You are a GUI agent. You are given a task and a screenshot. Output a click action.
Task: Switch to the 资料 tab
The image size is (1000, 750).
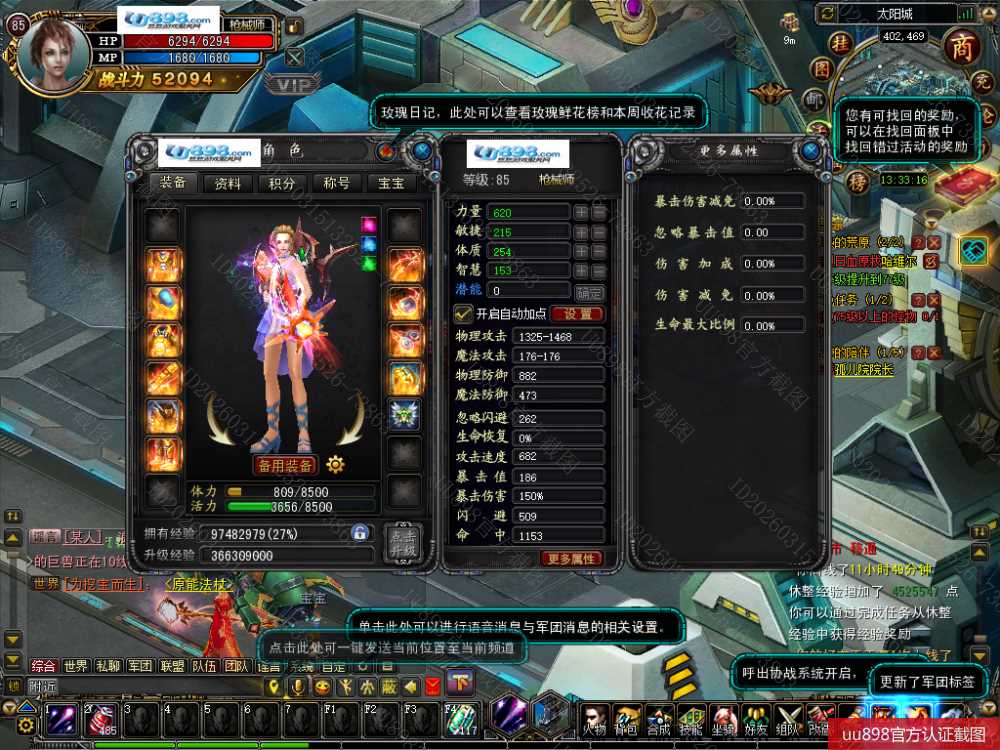click(x=228, y=183)
